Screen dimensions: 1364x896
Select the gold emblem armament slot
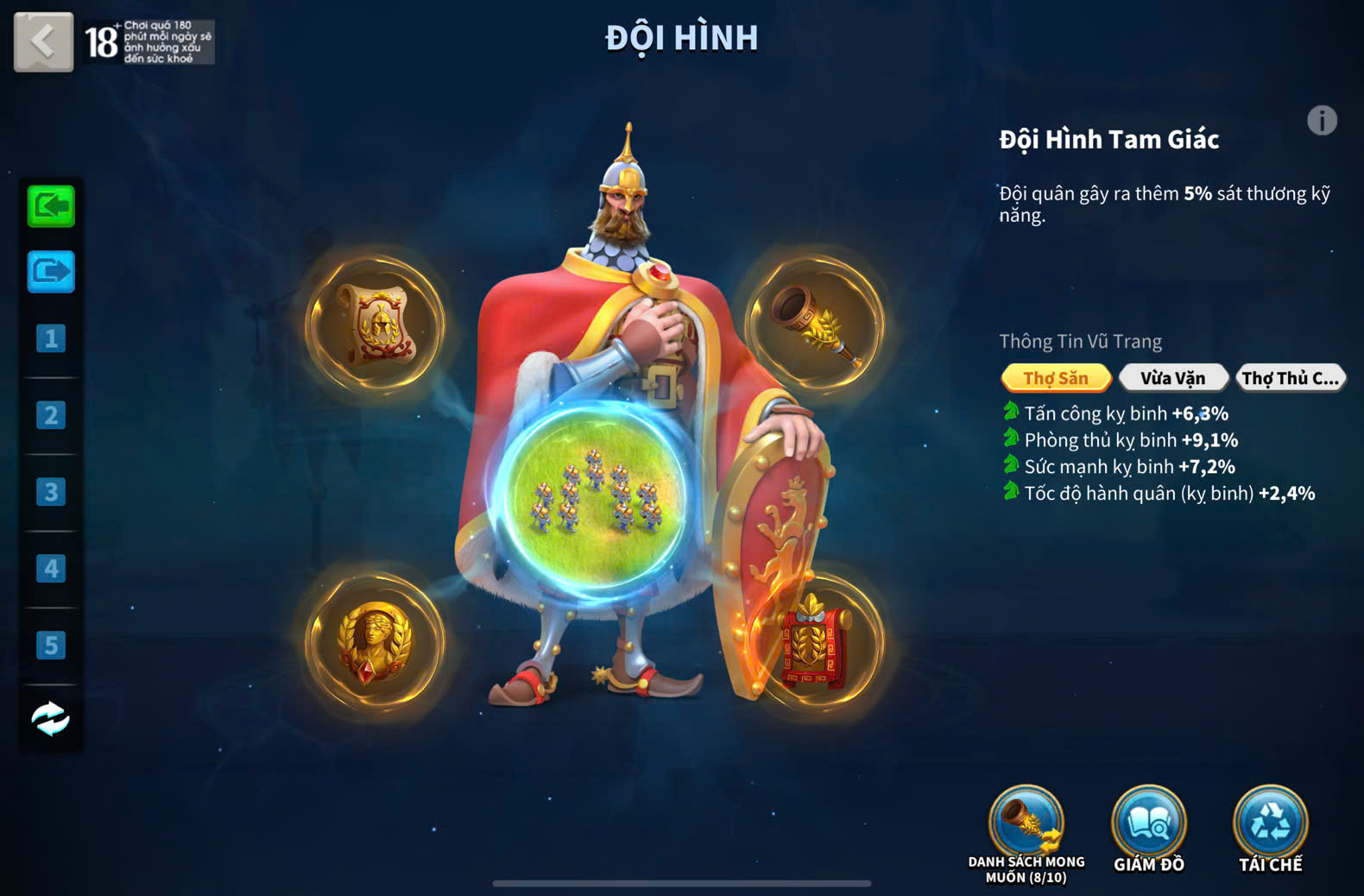pos(376,642)
